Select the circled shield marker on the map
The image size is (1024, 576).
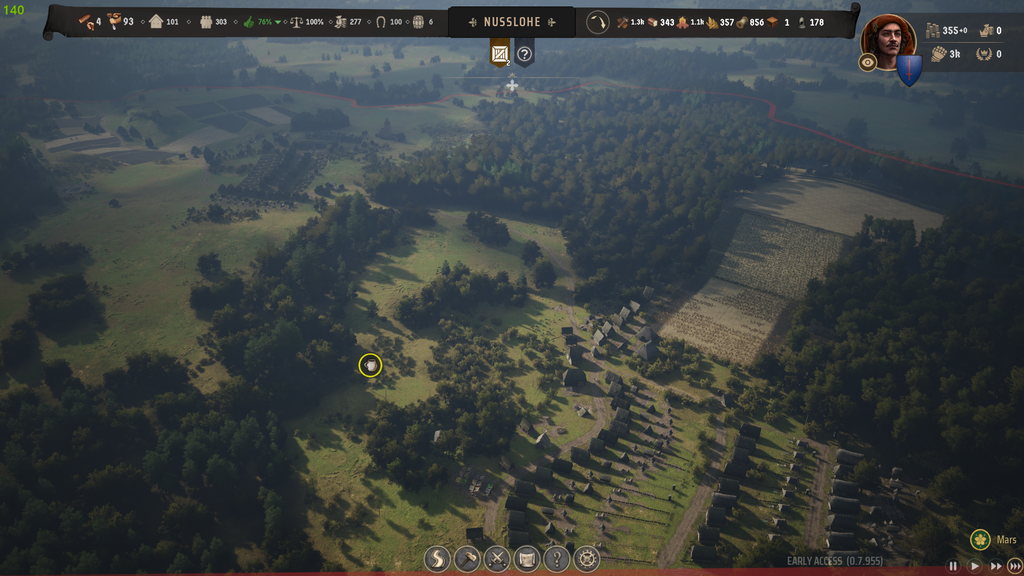[370, 366]
